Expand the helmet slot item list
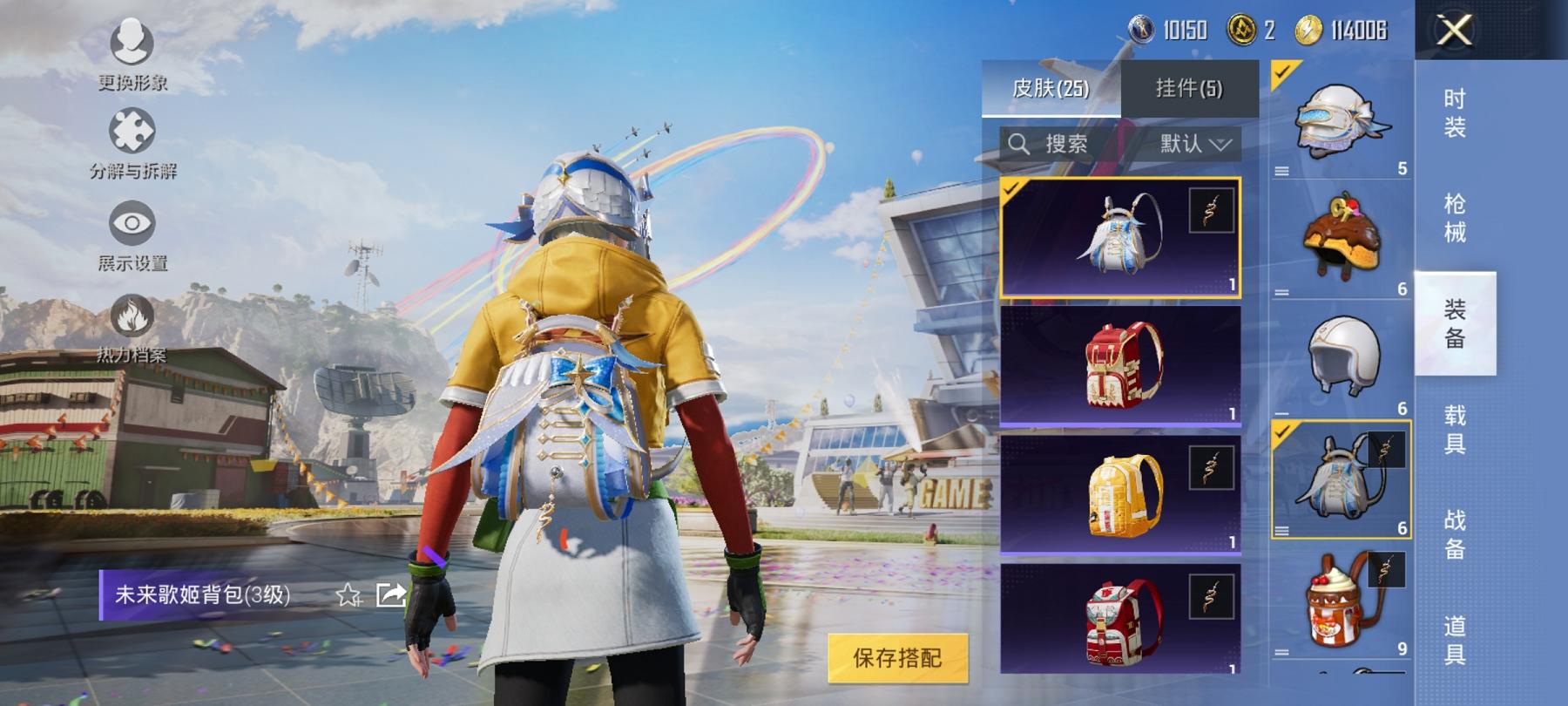The height and width of the screenshot is (706, 1568). pos(1283,171)
